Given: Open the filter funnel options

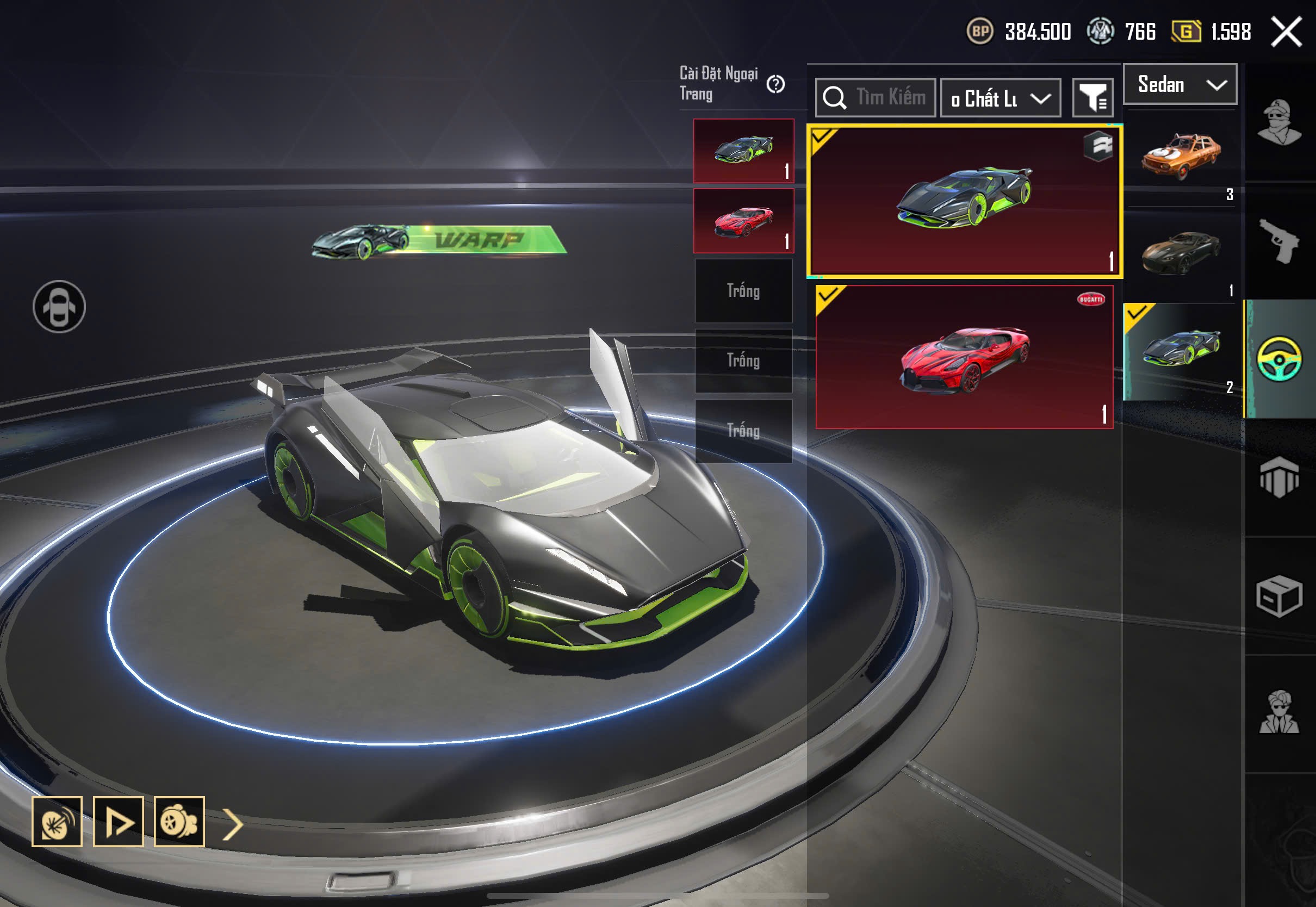Looking at the screenshot, I should [1092, 98].
